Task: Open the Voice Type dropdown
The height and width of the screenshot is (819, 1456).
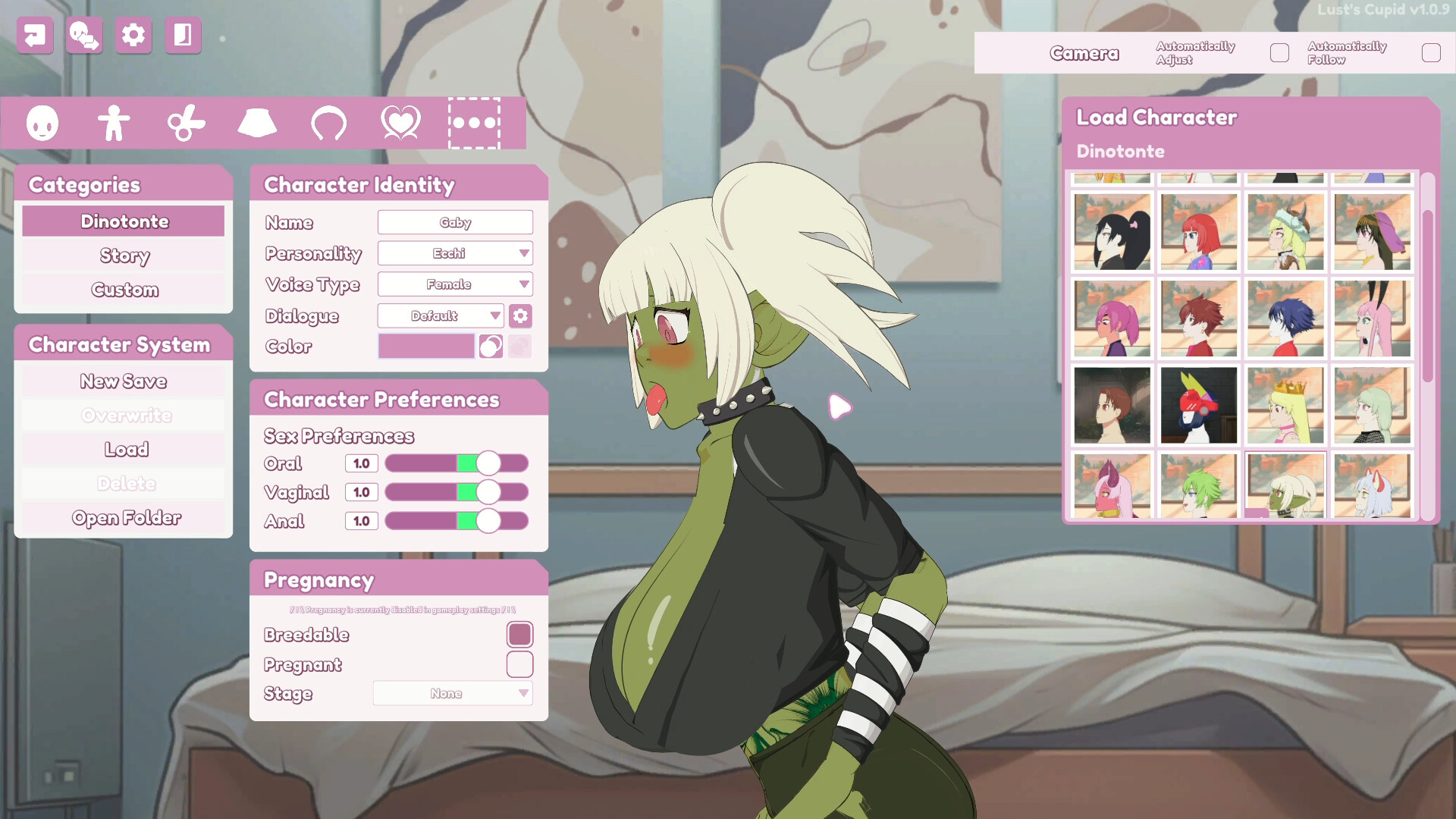Action: pos(455,284)
